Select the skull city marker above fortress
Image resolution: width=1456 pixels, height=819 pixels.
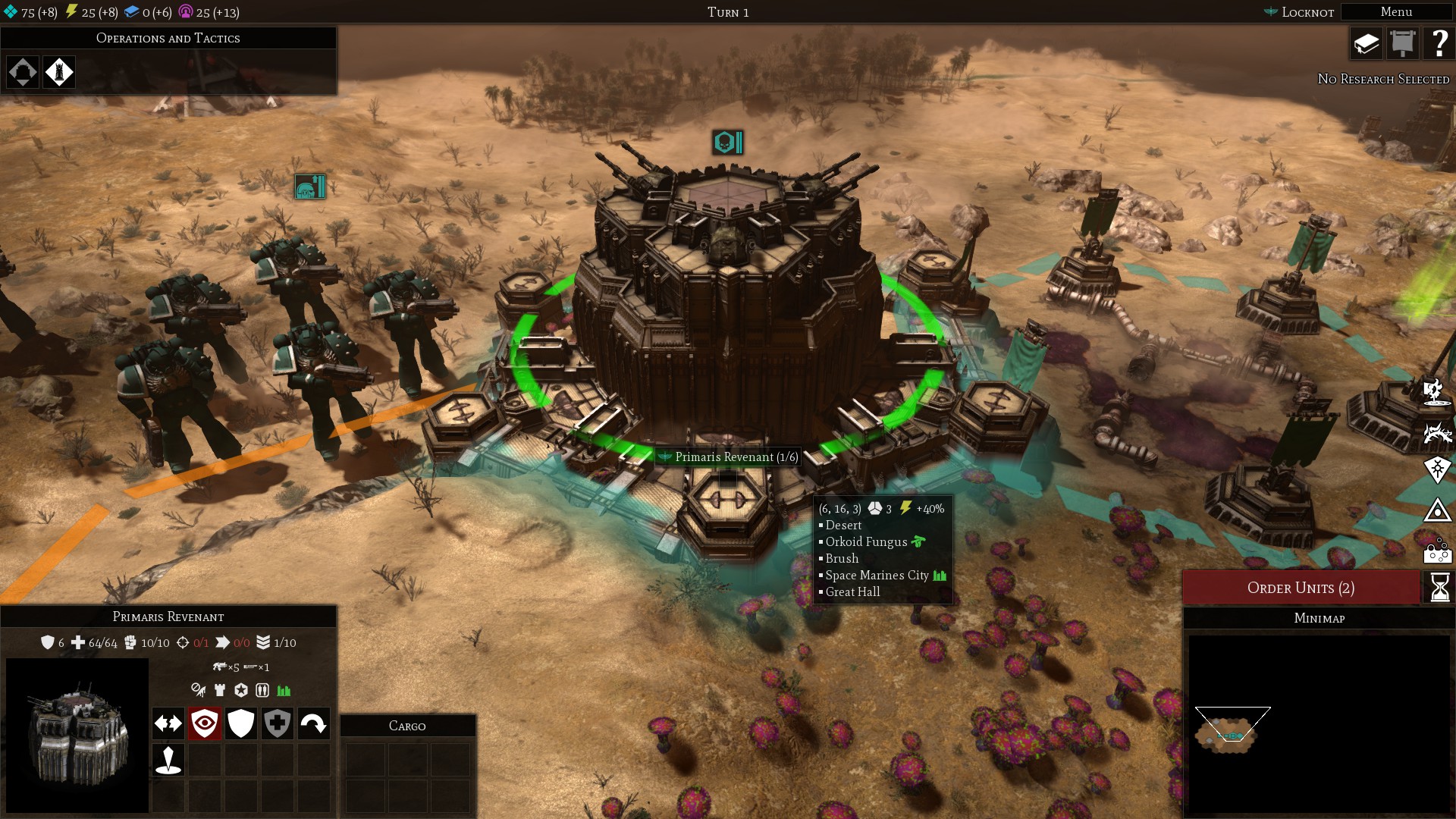pos(727,143)
